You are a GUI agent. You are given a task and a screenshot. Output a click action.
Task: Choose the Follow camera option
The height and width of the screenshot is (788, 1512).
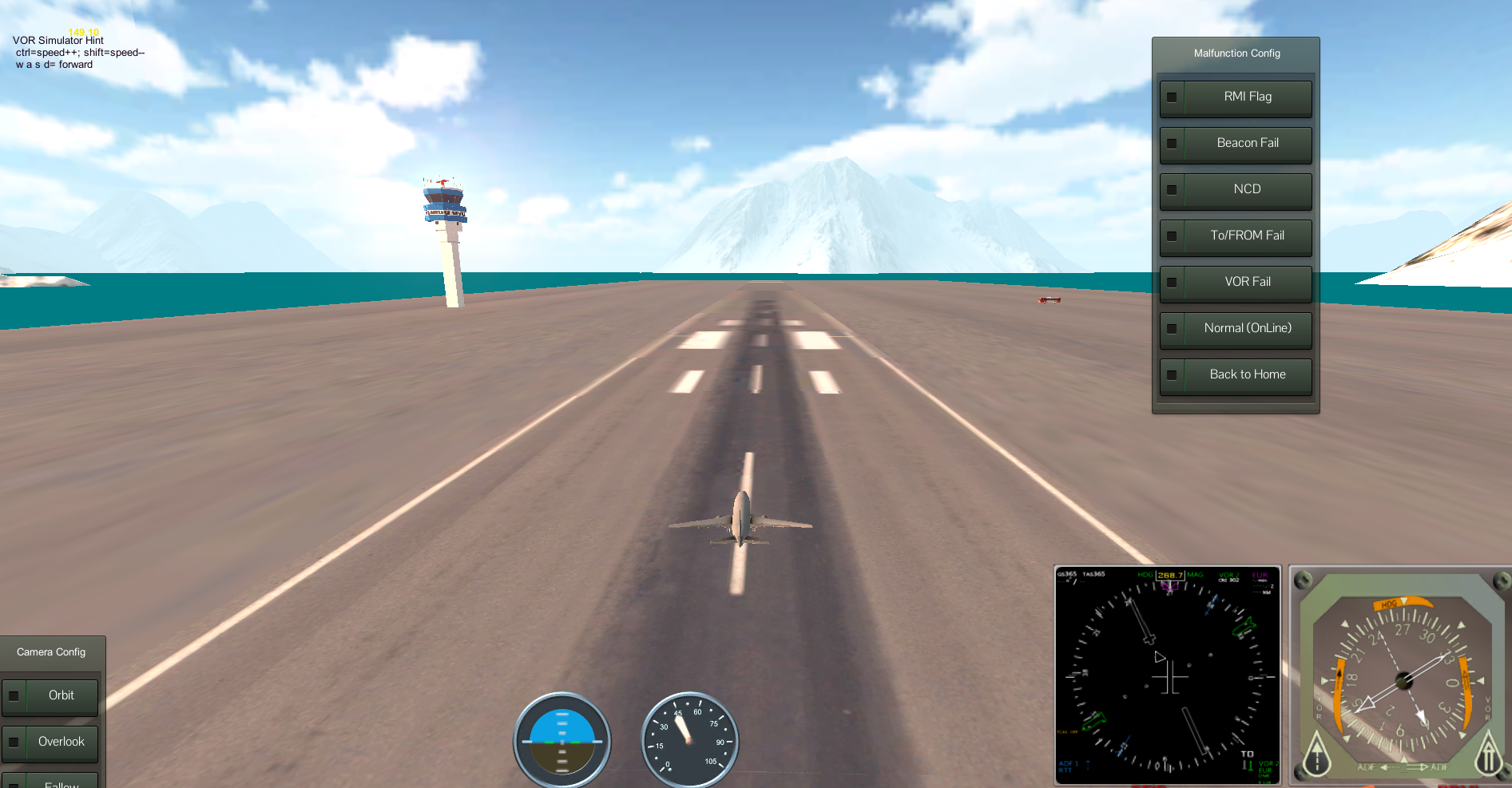pyautogui.click(x=50, y=782)
